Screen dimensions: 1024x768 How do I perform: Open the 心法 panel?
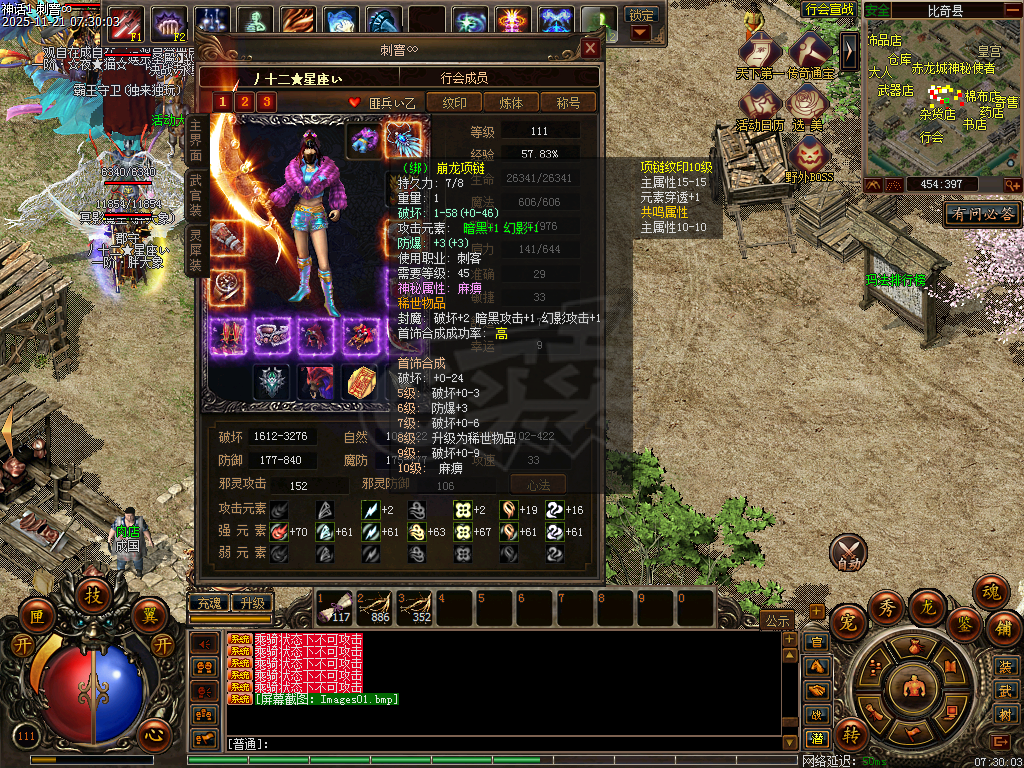[x=538, y=485]
